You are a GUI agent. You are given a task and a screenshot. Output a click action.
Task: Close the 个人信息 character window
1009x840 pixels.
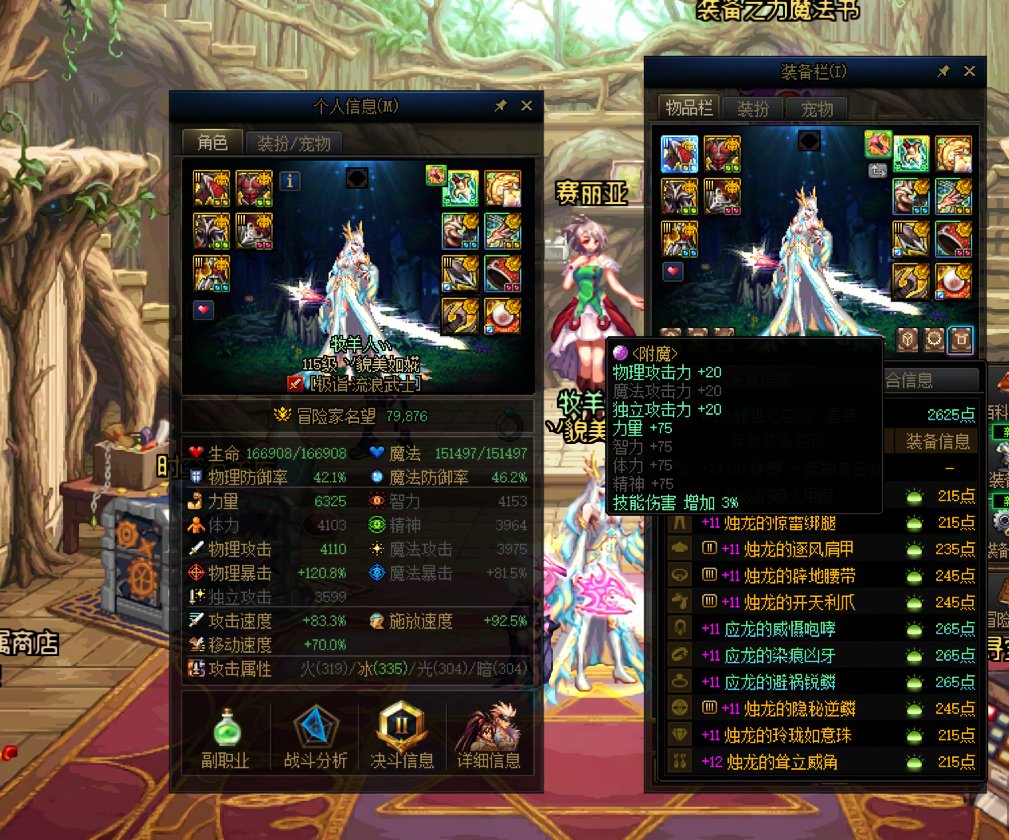[x=526, y=106]
